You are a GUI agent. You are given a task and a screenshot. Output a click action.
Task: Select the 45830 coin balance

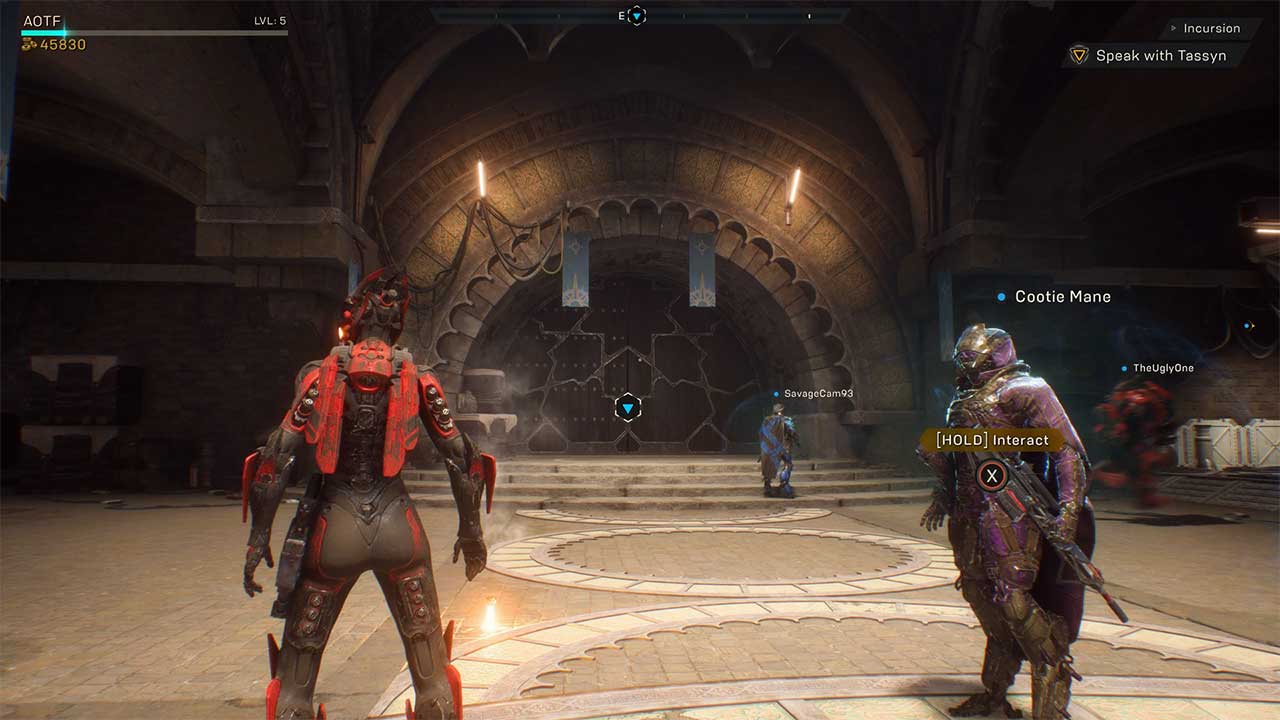point(62,46)
